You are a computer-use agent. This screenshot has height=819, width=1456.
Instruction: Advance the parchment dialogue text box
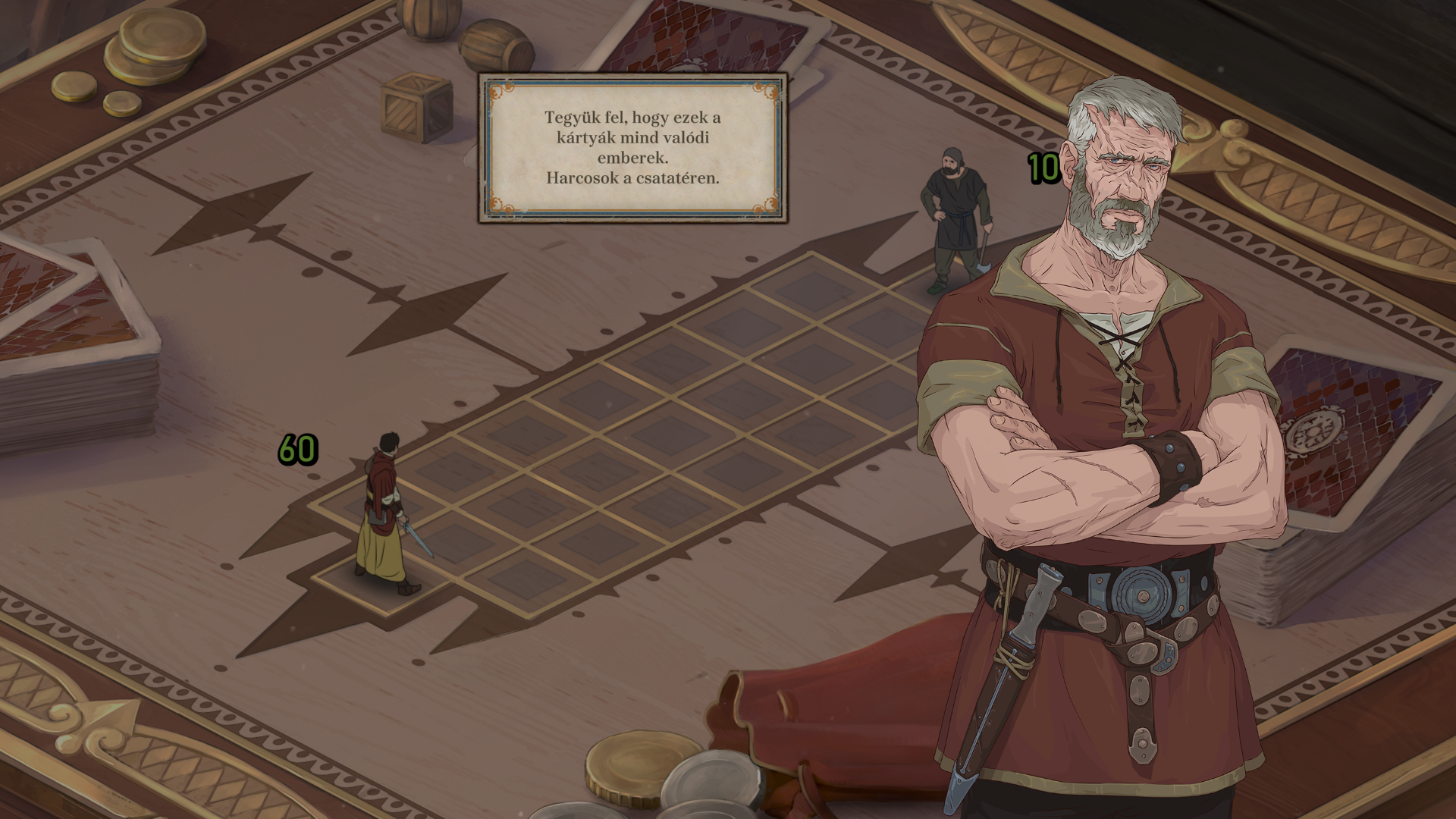632,148
